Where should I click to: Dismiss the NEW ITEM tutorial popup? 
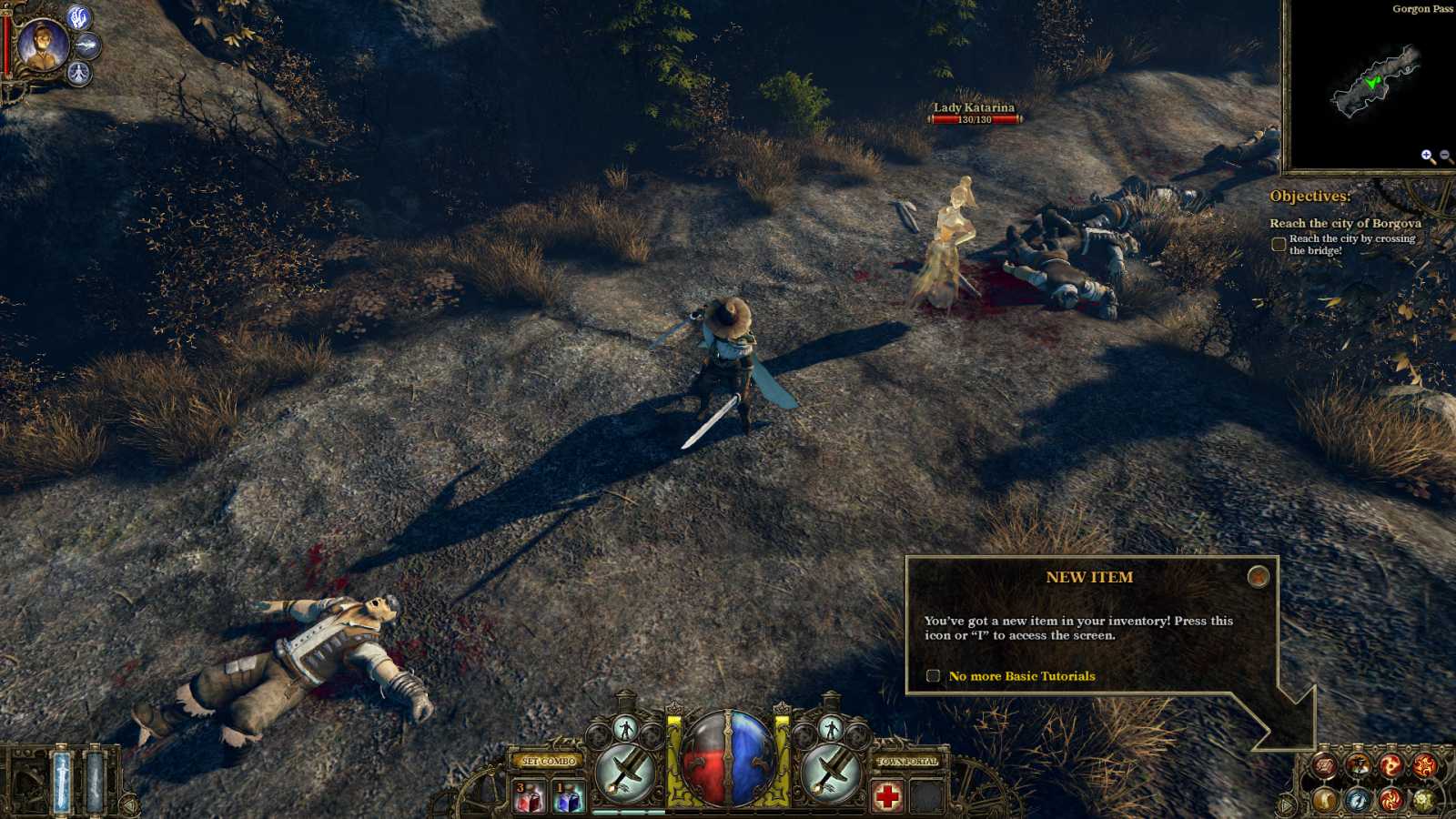point(1259,577)
